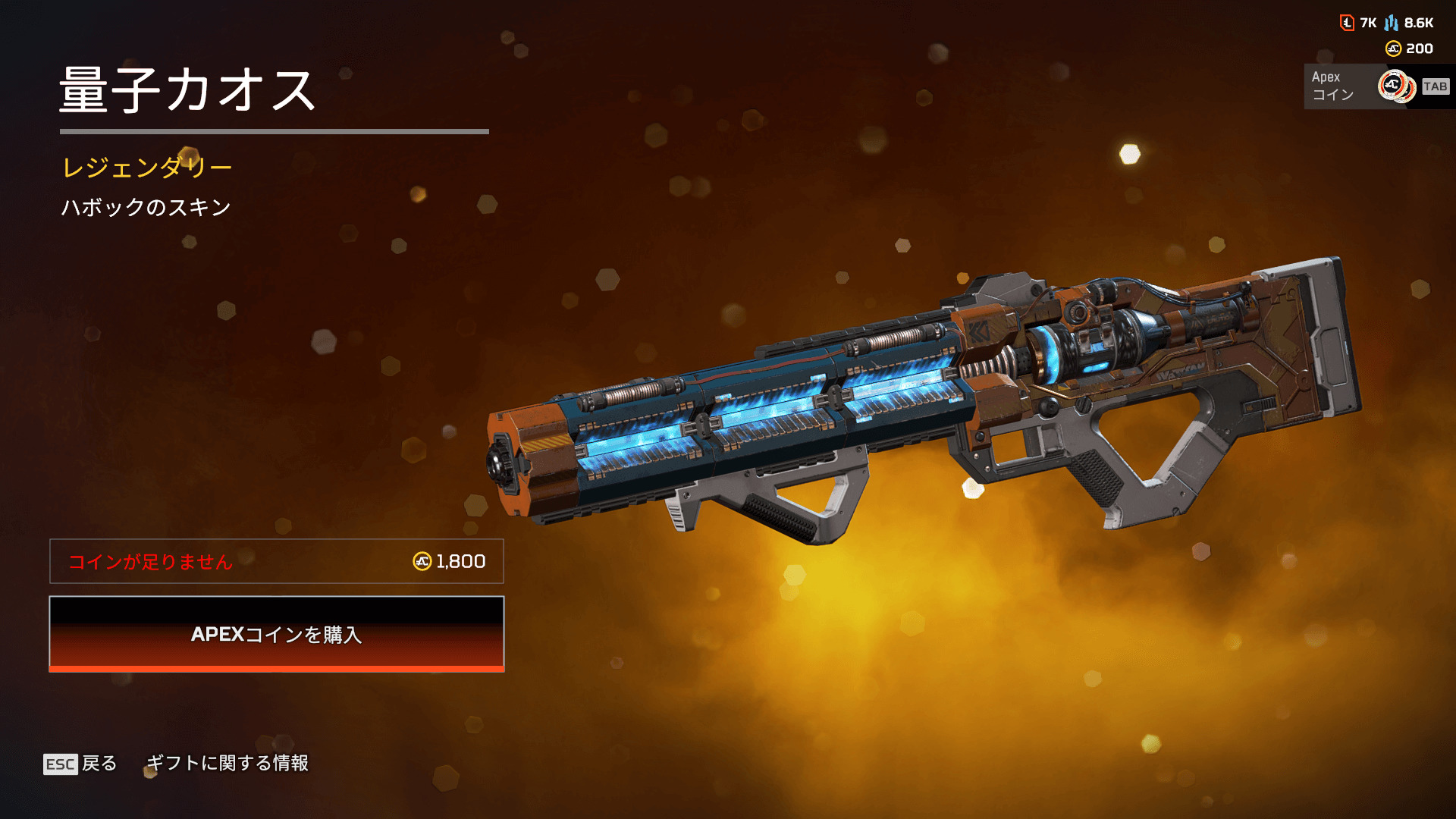Open ギフトに関する情報 gift info

[x=227, y=763]
